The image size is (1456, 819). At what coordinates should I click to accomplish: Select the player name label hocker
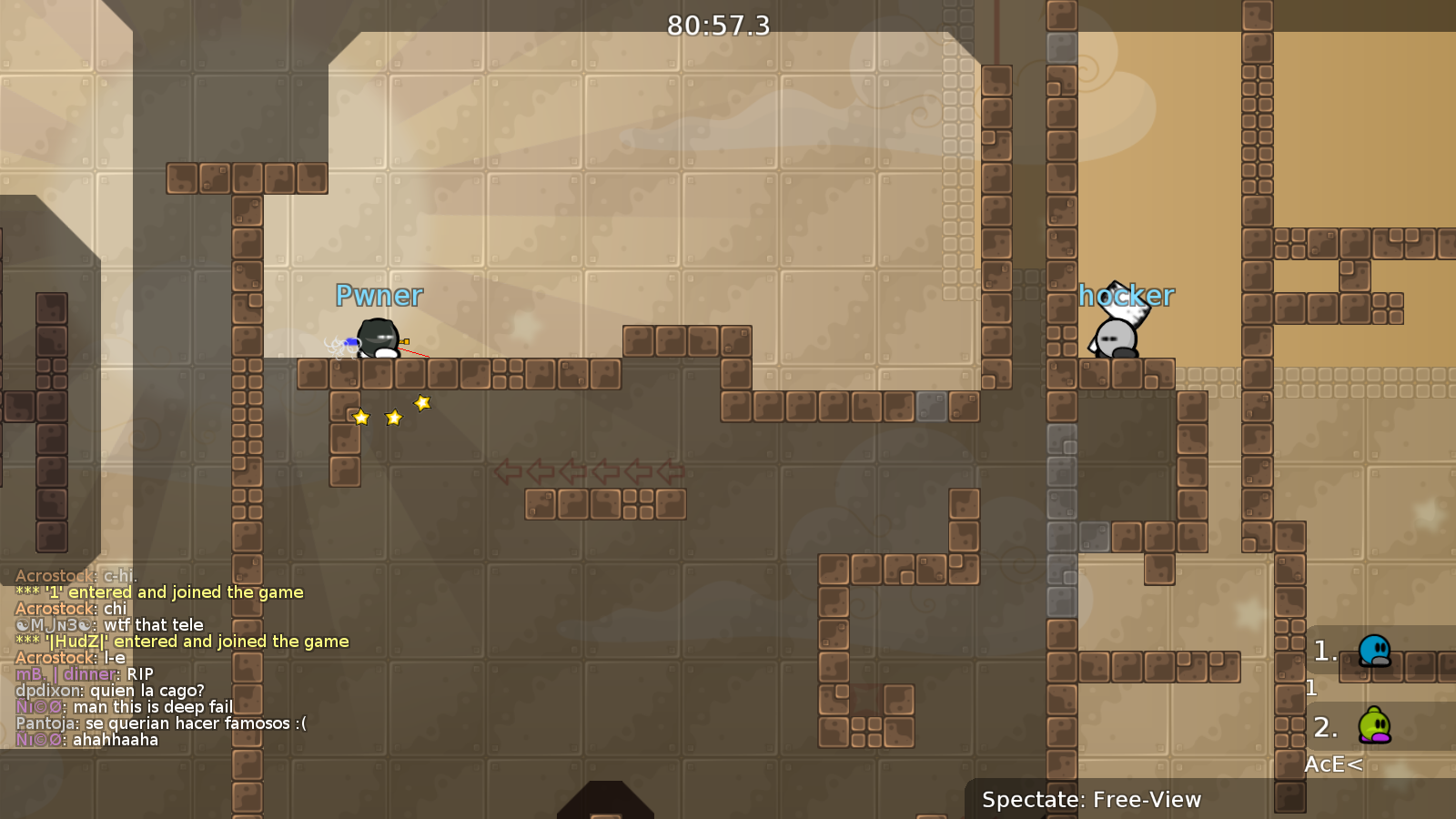[x=1127, y=295]
